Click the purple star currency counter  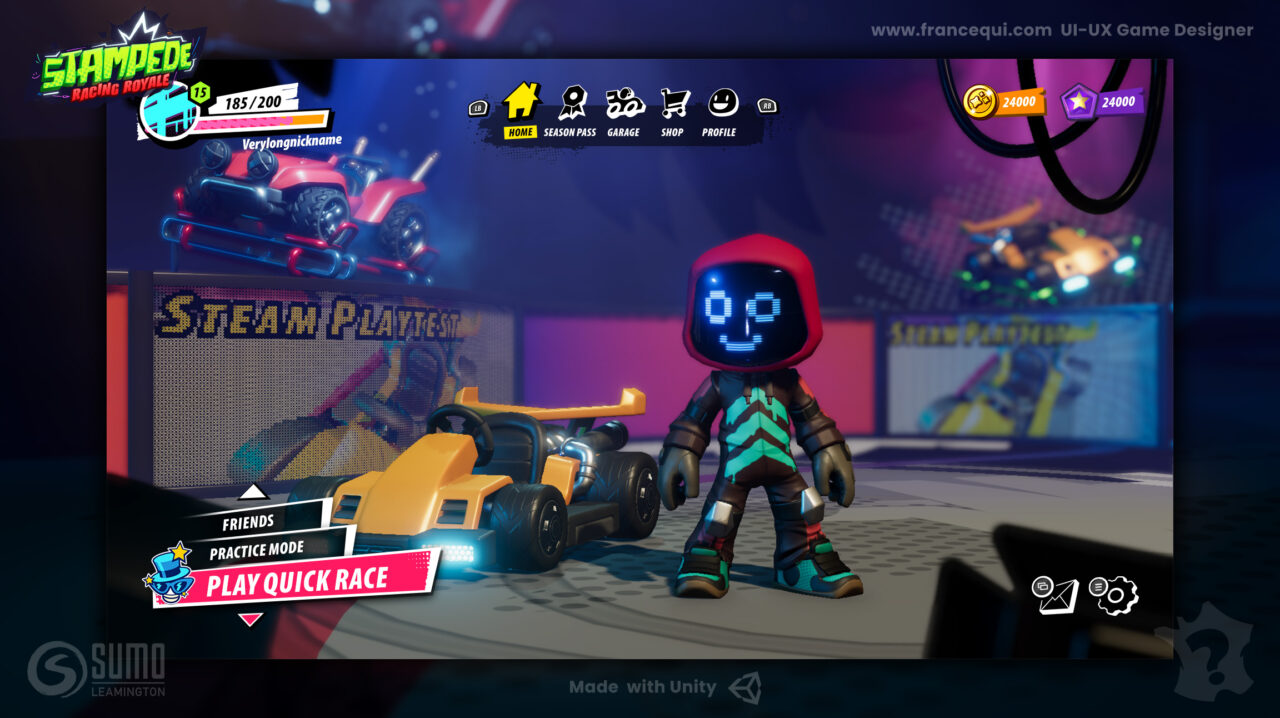pos(1103,101)
